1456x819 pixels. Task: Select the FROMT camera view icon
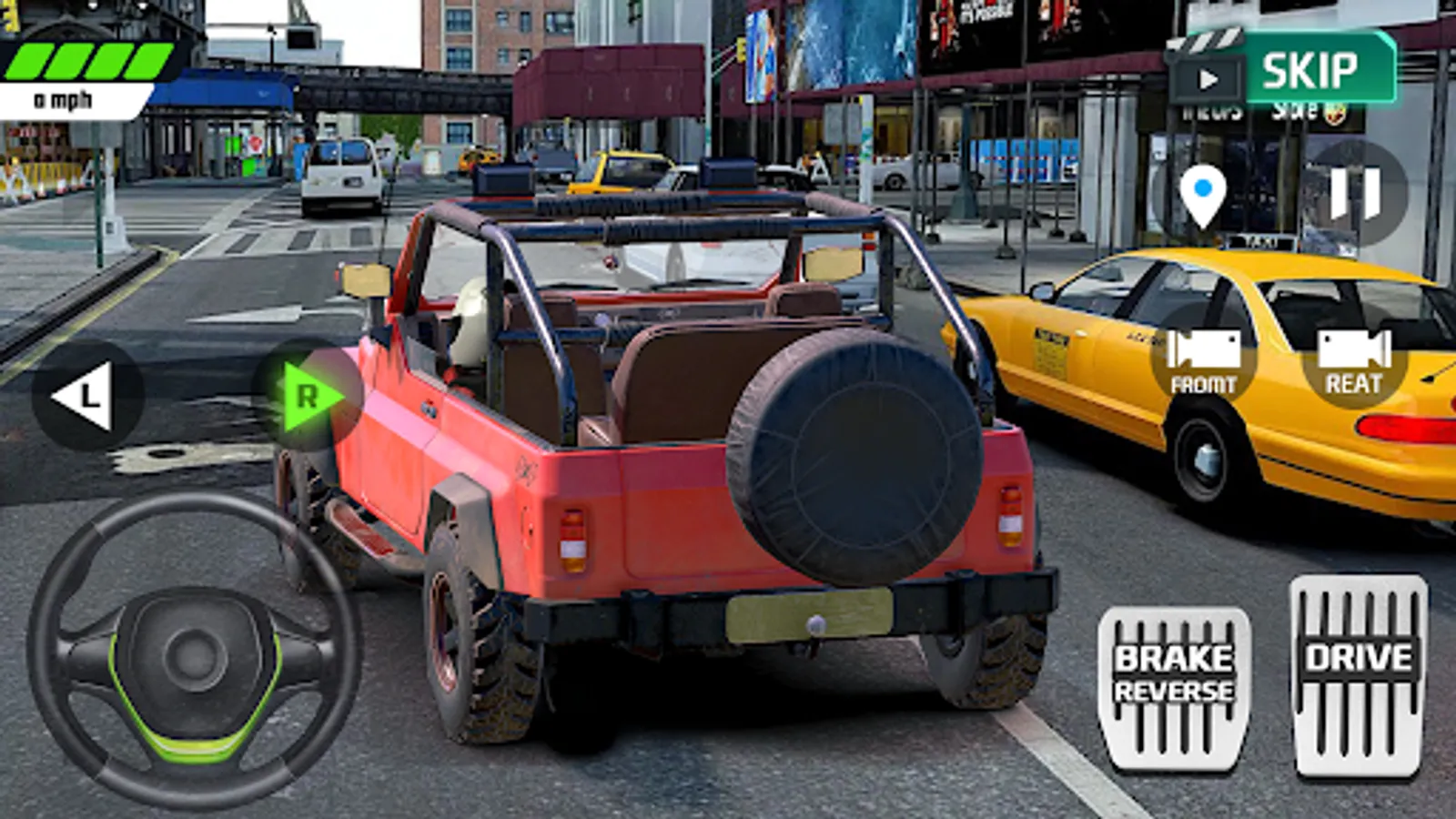pyautogui.click(x=1202, y=361)
